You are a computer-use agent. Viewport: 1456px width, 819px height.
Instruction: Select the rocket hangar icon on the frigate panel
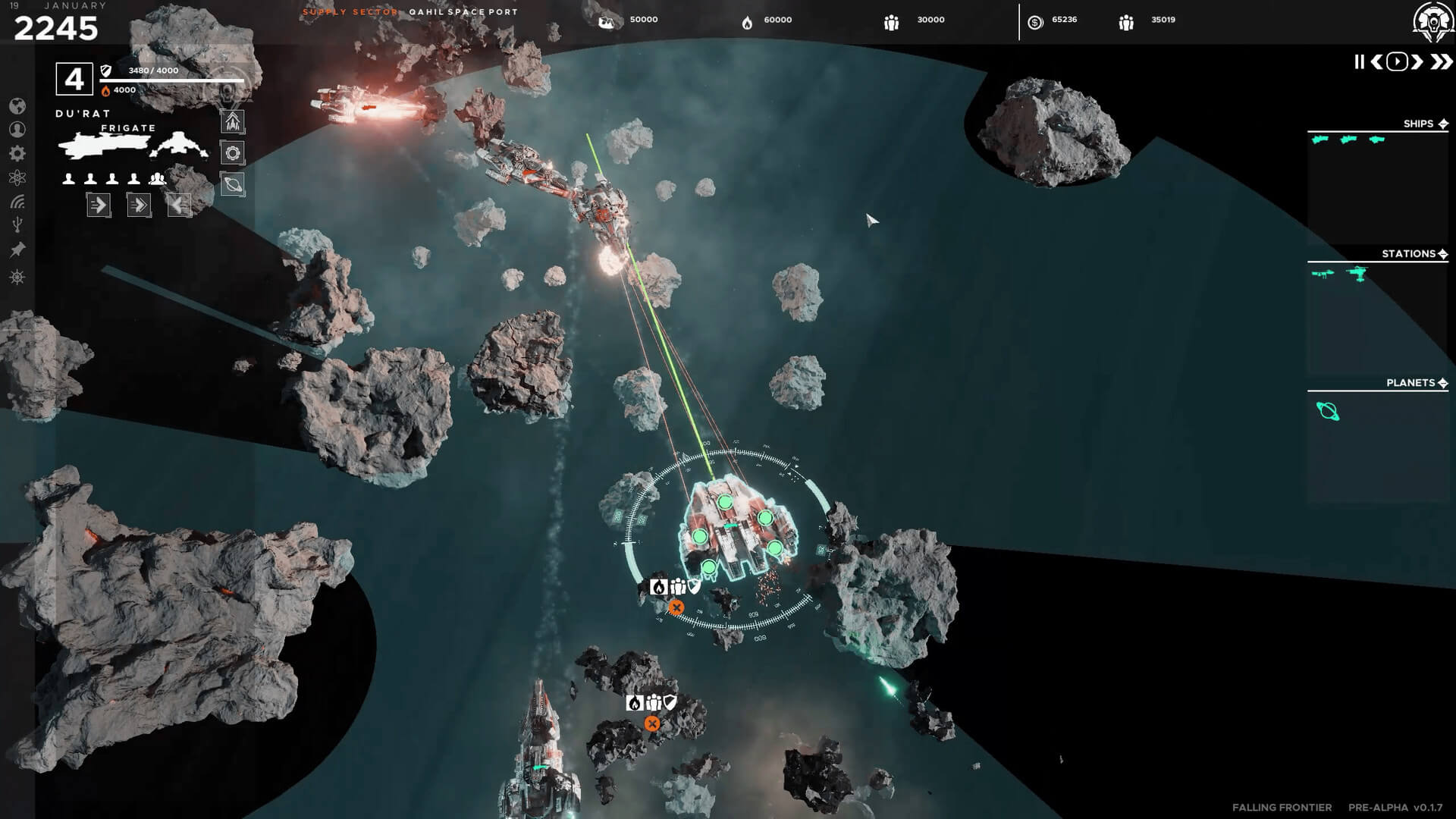coord(233,121)
